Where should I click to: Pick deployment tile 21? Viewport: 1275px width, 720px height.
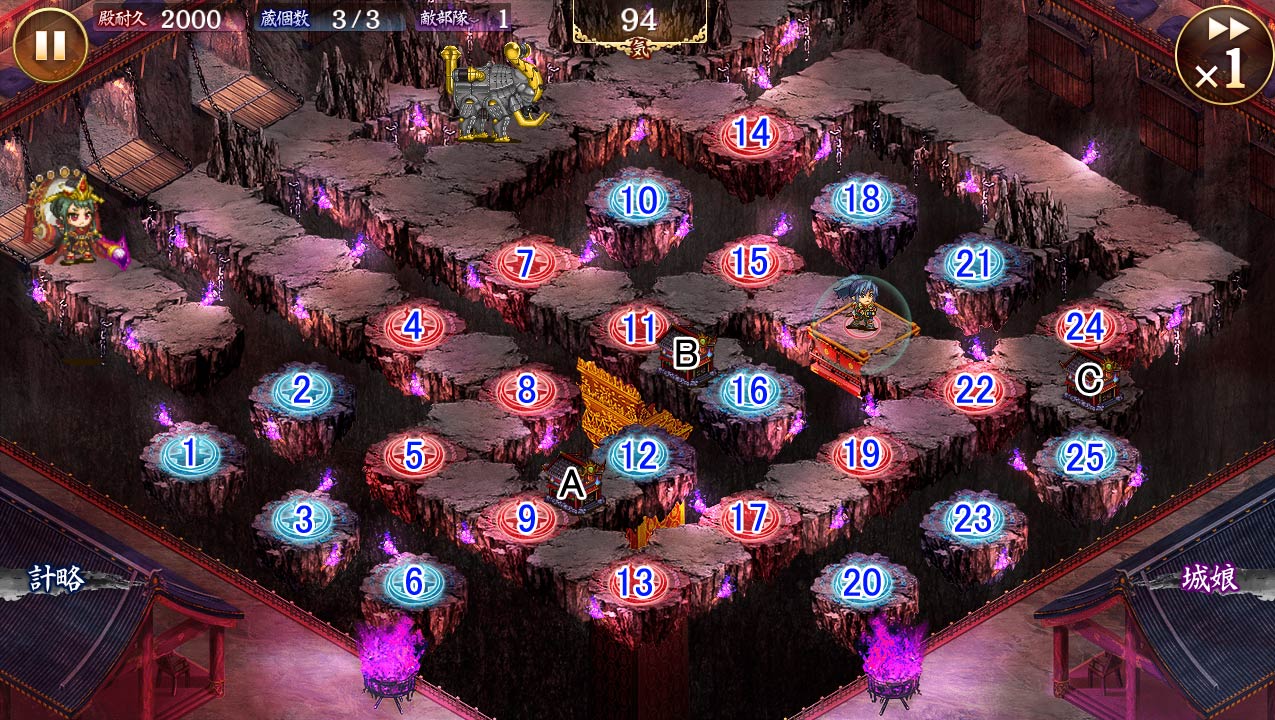[973, 264]
